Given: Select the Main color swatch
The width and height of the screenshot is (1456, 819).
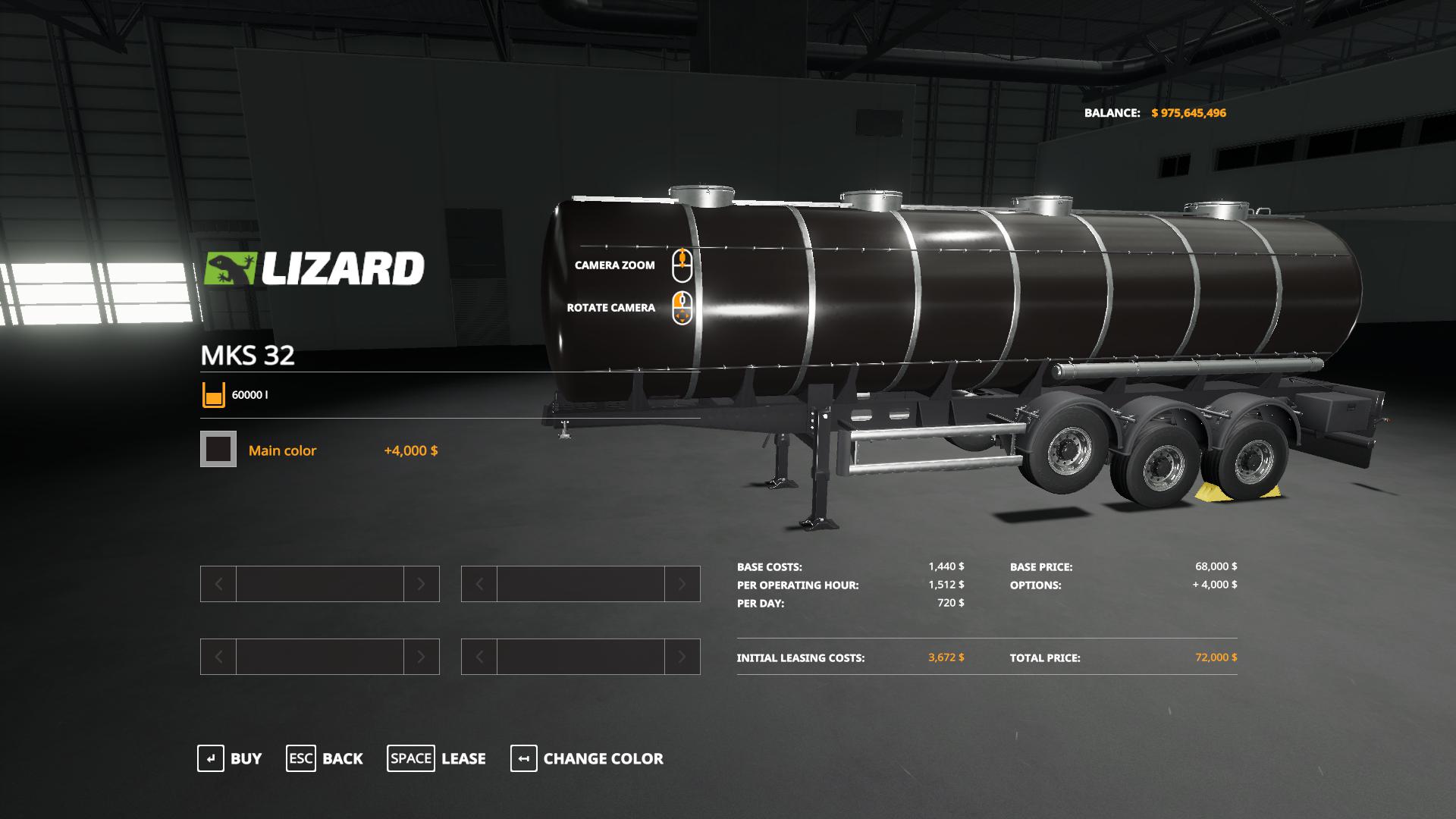Looking at the screenshot, I should pos(218,450).
